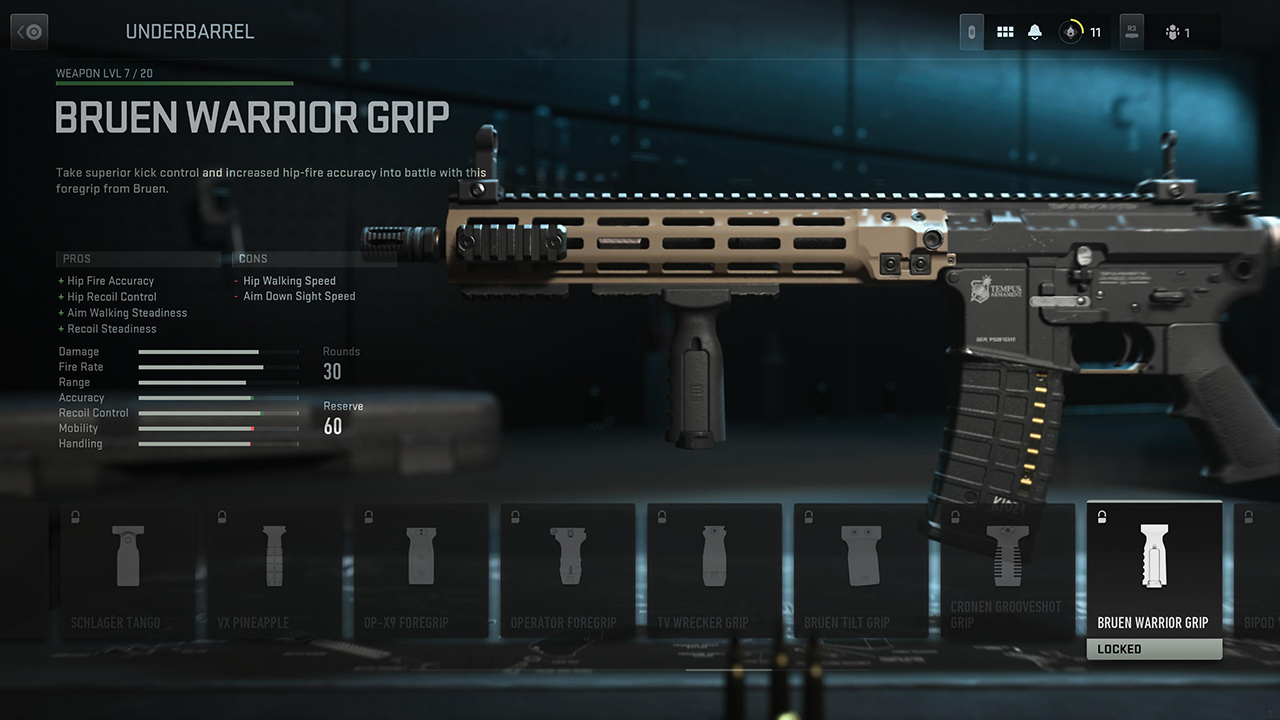
Task: Pick the OP-X9 Foregrip attachment
Action: (x=421, y=571)
